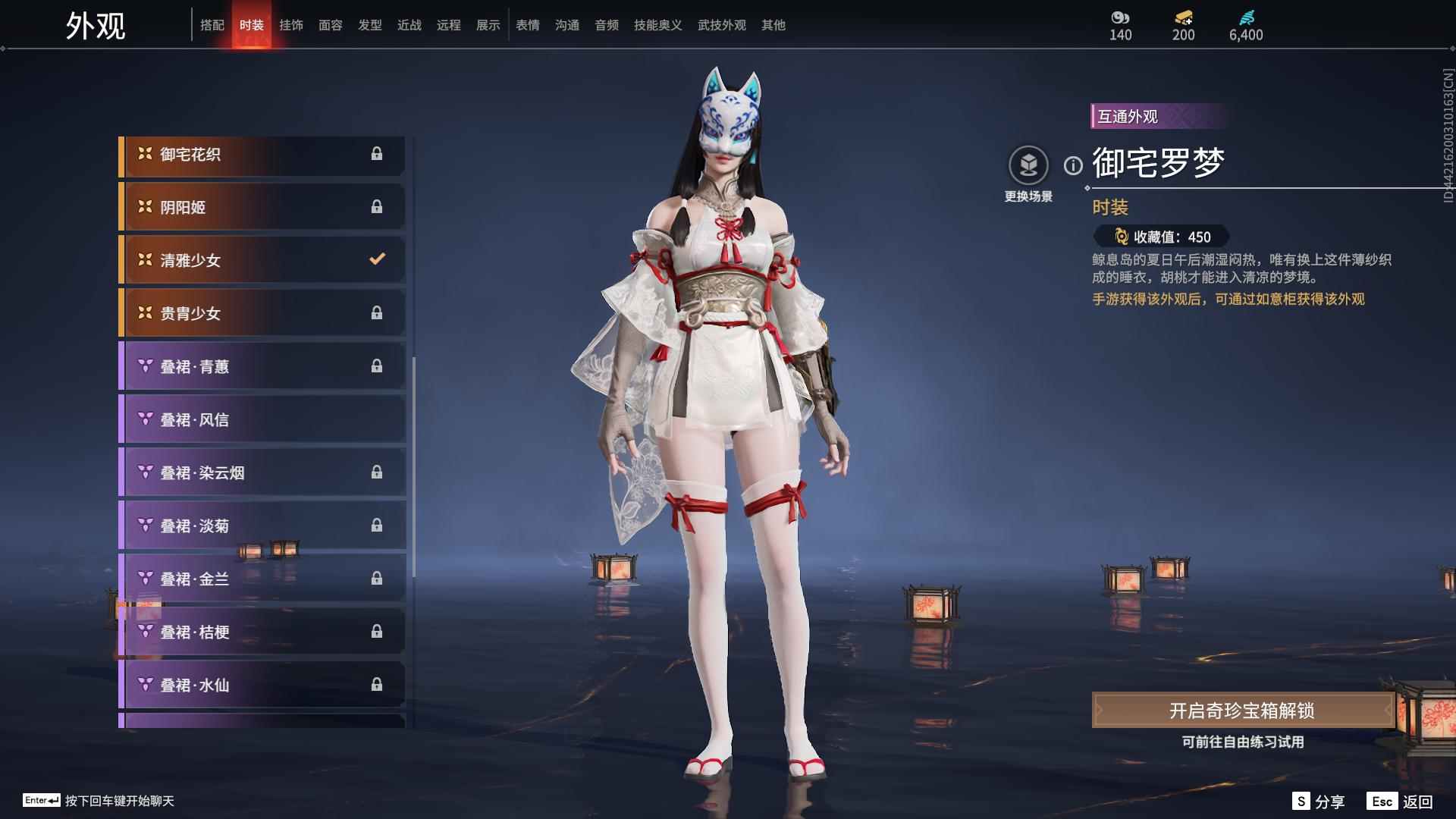Image resolution: width=1456 pixels, height=819 pixels.
Task: Click the collection value badge showing 450
Action: pyautogui.click(x=1163, y=237)
